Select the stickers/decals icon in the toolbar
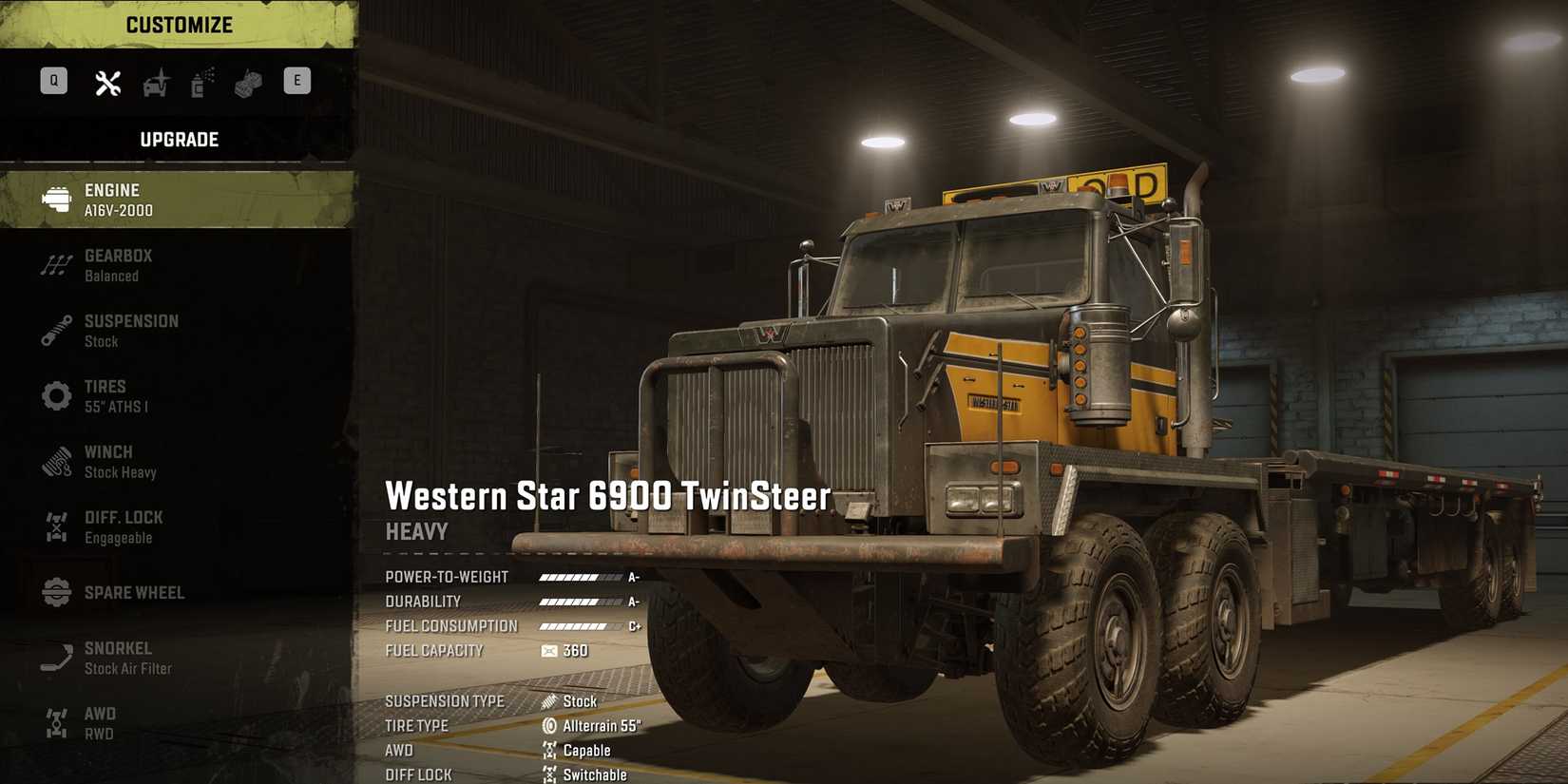The width and height of the screenshot is (1568, 784). point(246,82)
